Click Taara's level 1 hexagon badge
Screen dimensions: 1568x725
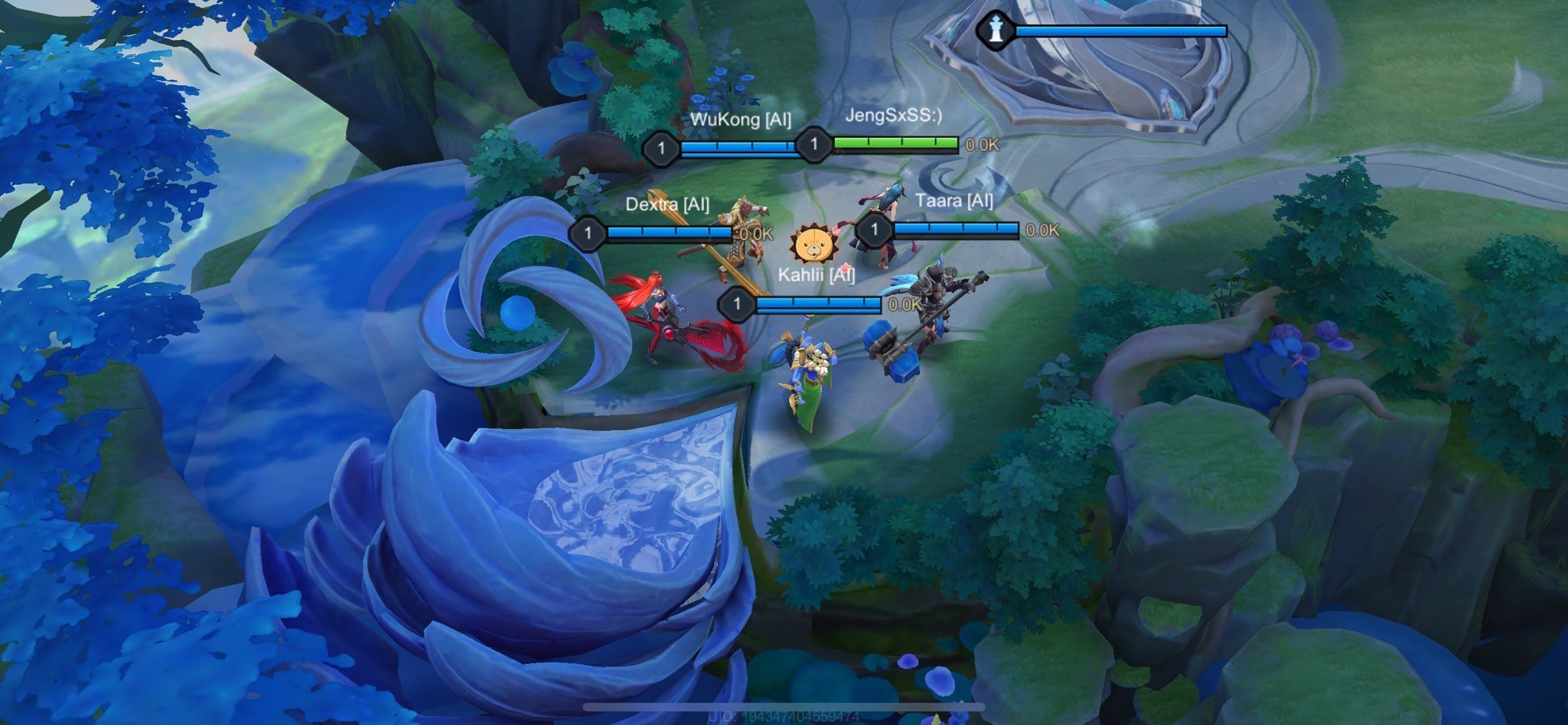click(875, 229)
